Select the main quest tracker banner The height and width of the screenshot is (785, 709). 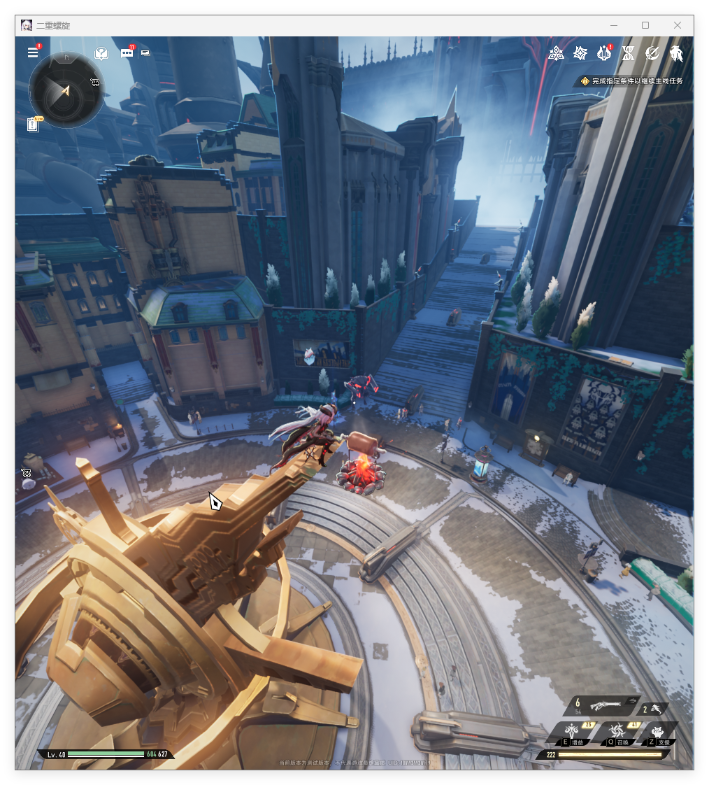pos(633,80)
